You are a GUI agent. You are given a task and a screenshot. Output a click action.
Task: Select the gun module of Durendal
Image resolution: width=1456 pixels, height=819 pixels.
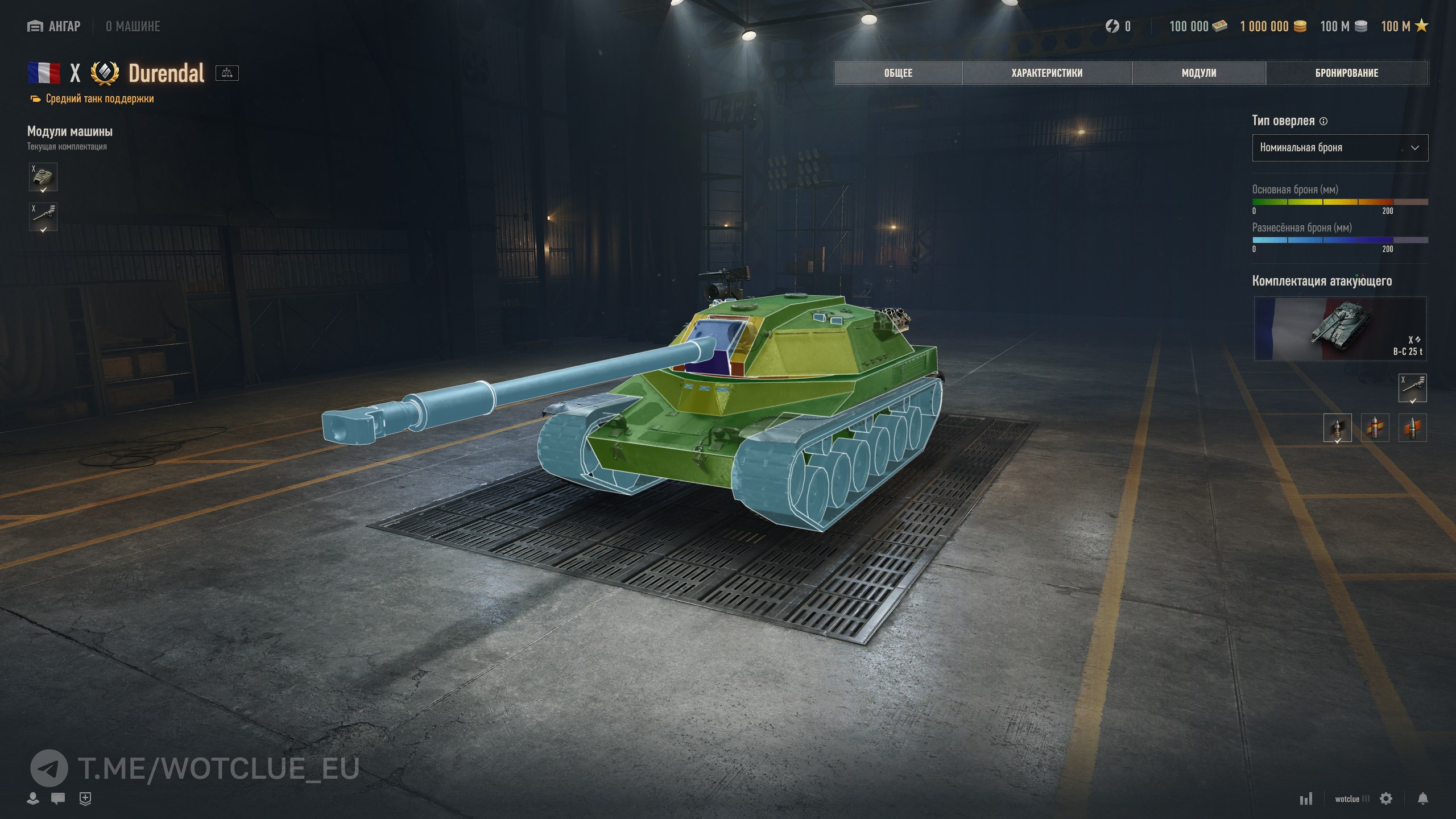tap(43, 217)
